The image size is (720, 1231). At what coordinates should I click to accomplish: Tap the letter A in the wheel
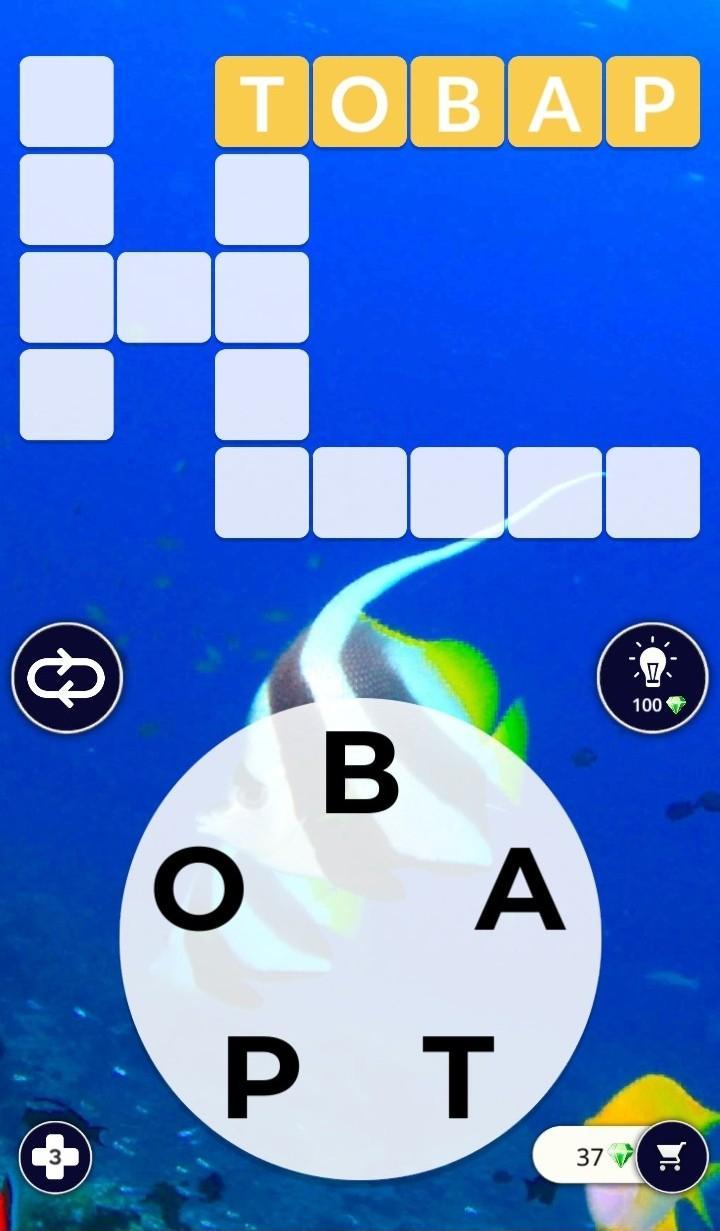[x=520, y=893]
